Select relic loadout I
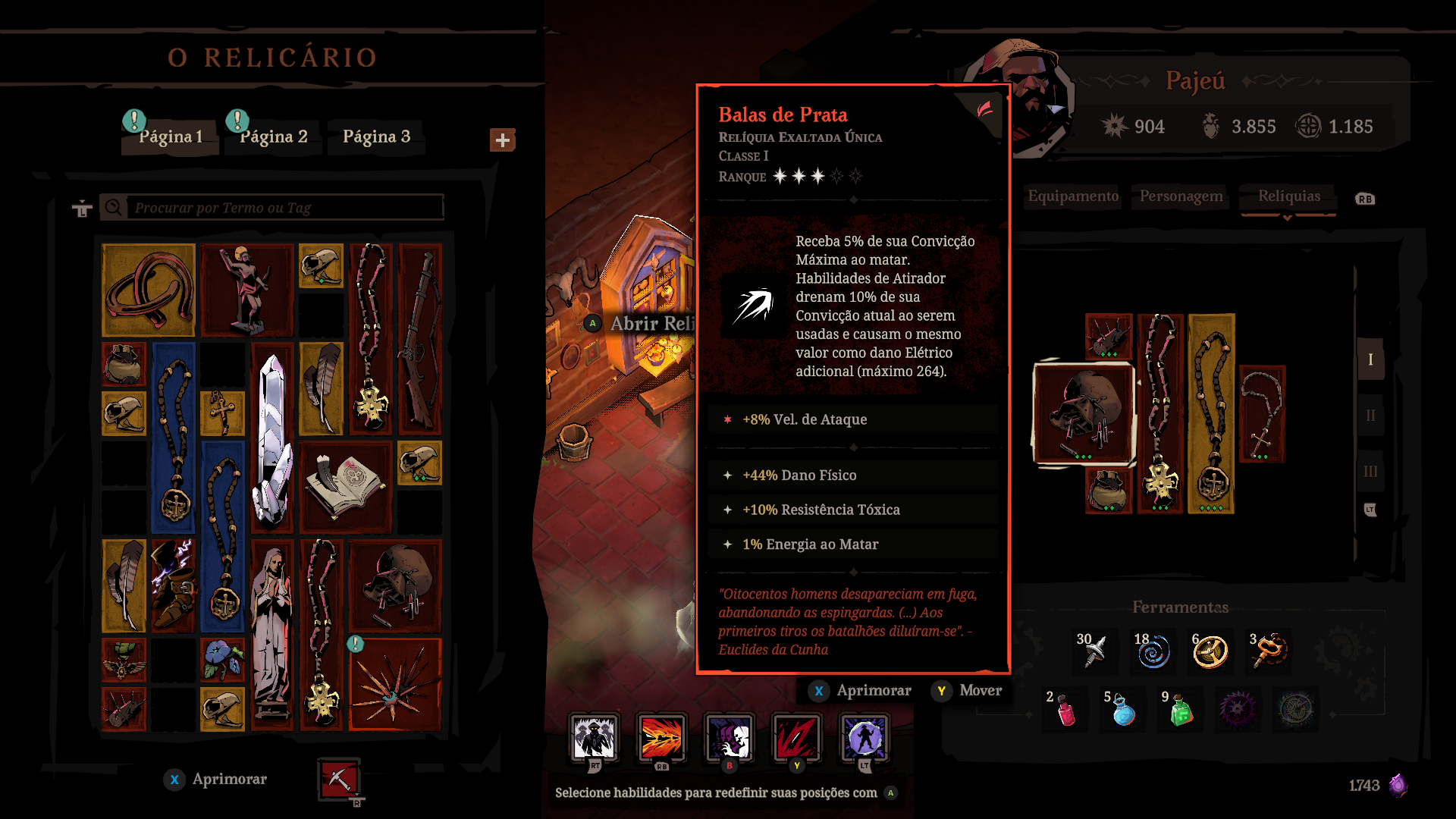 click(x=1370, y=359)
